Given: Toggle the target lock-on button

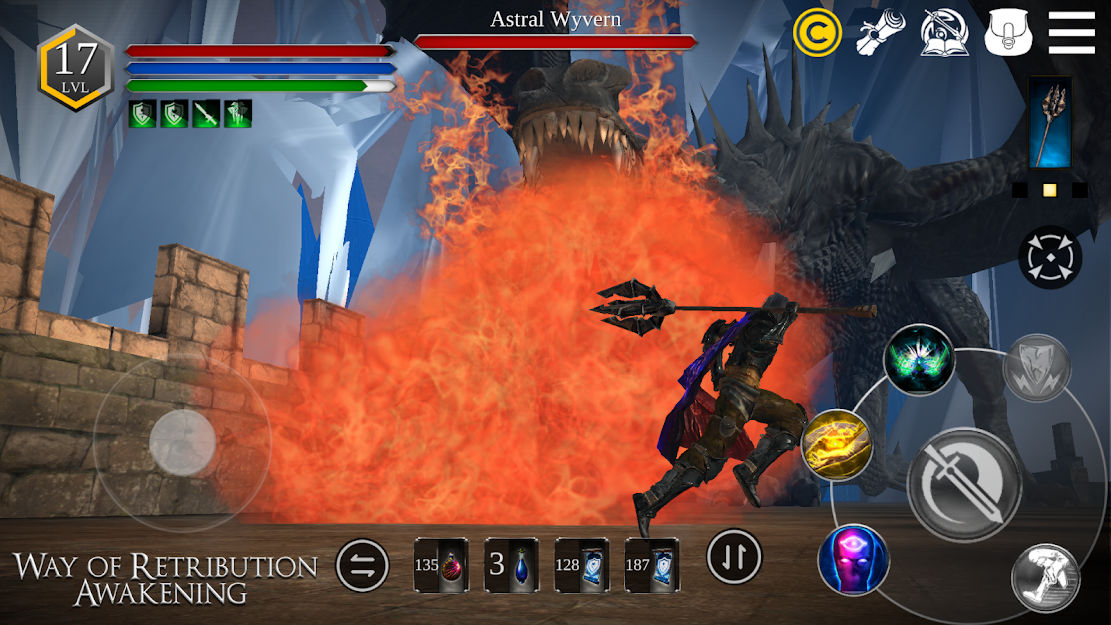Looking at the screenshot, I should pos(1050,257).
